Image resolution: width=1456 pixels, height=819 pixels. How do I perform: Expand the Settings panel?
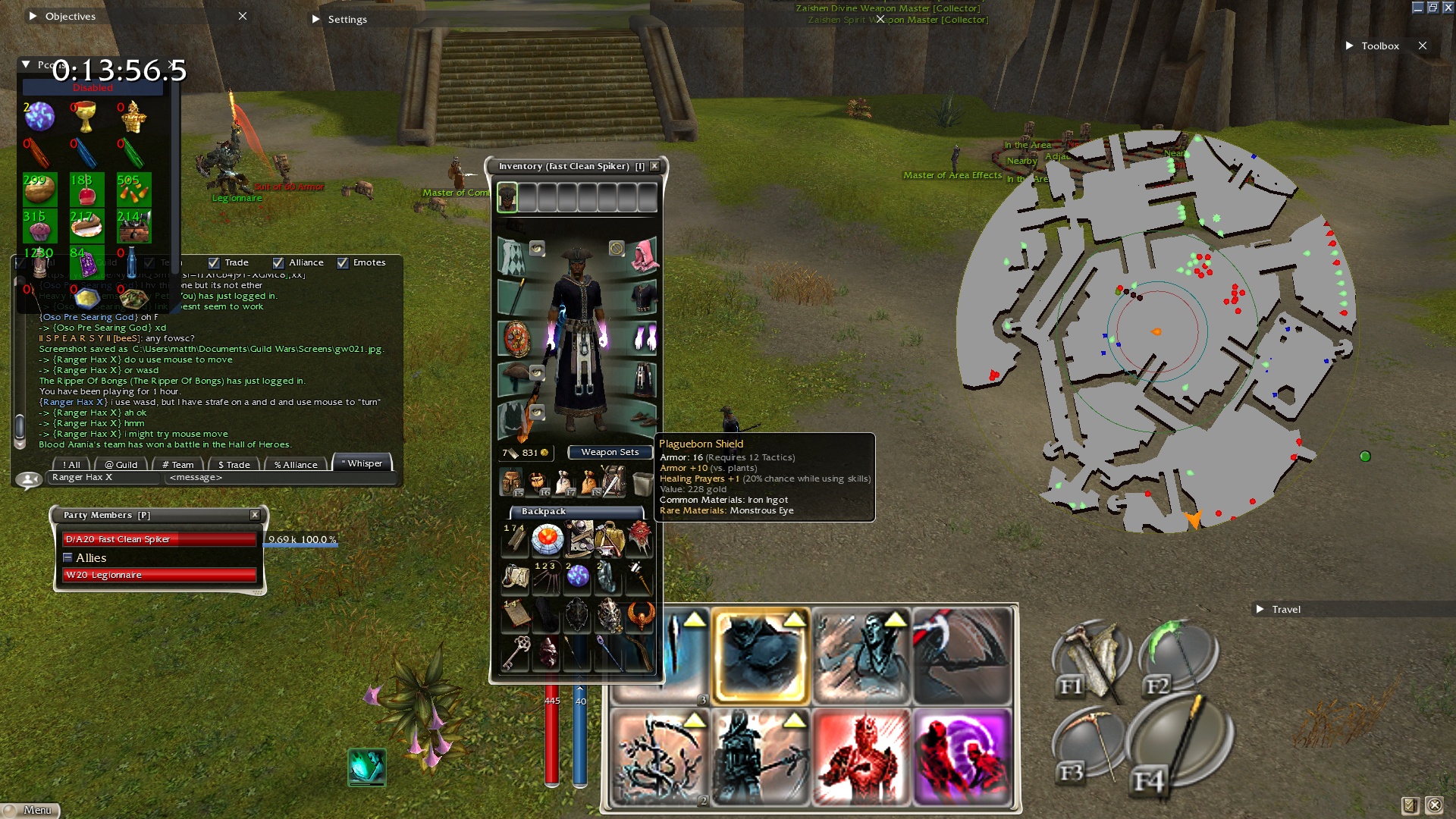tap(316, 19)
